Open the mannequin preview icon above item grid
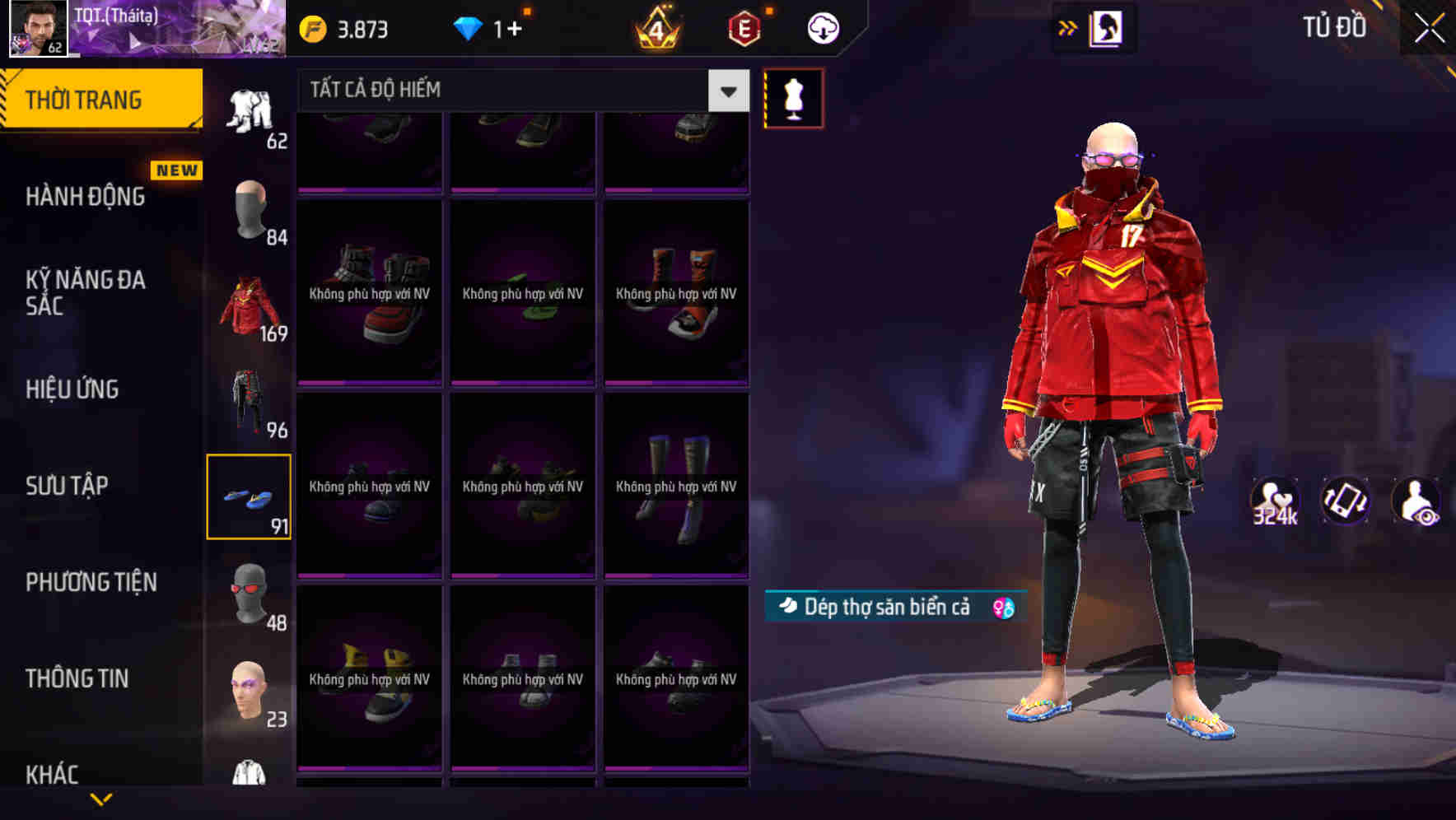The height and width of the screenshot is (820, 1456). [792, 97]
